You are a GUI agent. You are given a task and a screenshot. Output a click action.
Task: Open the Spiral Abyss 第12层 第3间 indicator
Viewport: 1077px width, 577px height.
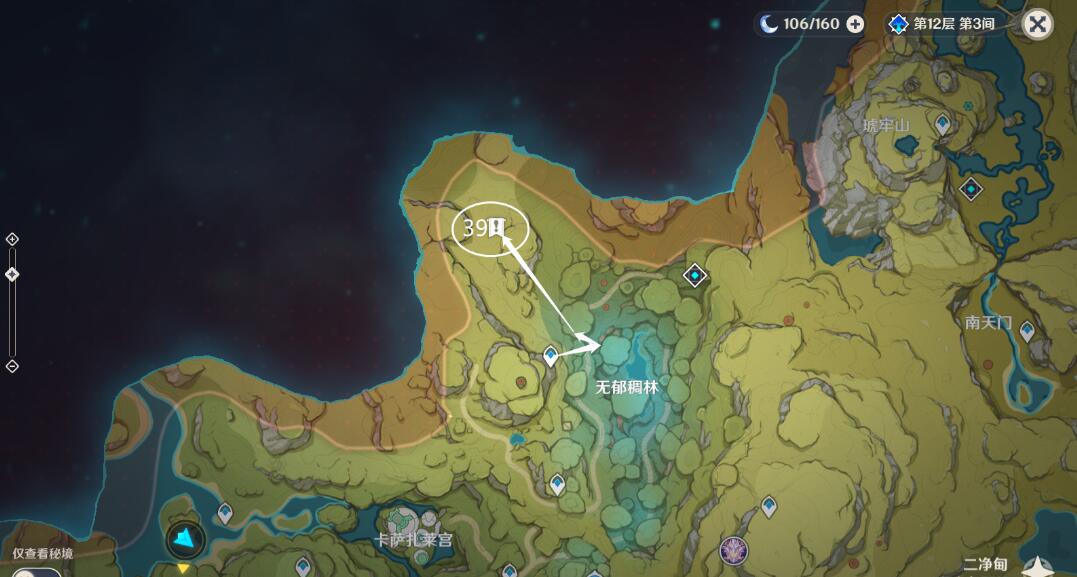tap(942, 24)
